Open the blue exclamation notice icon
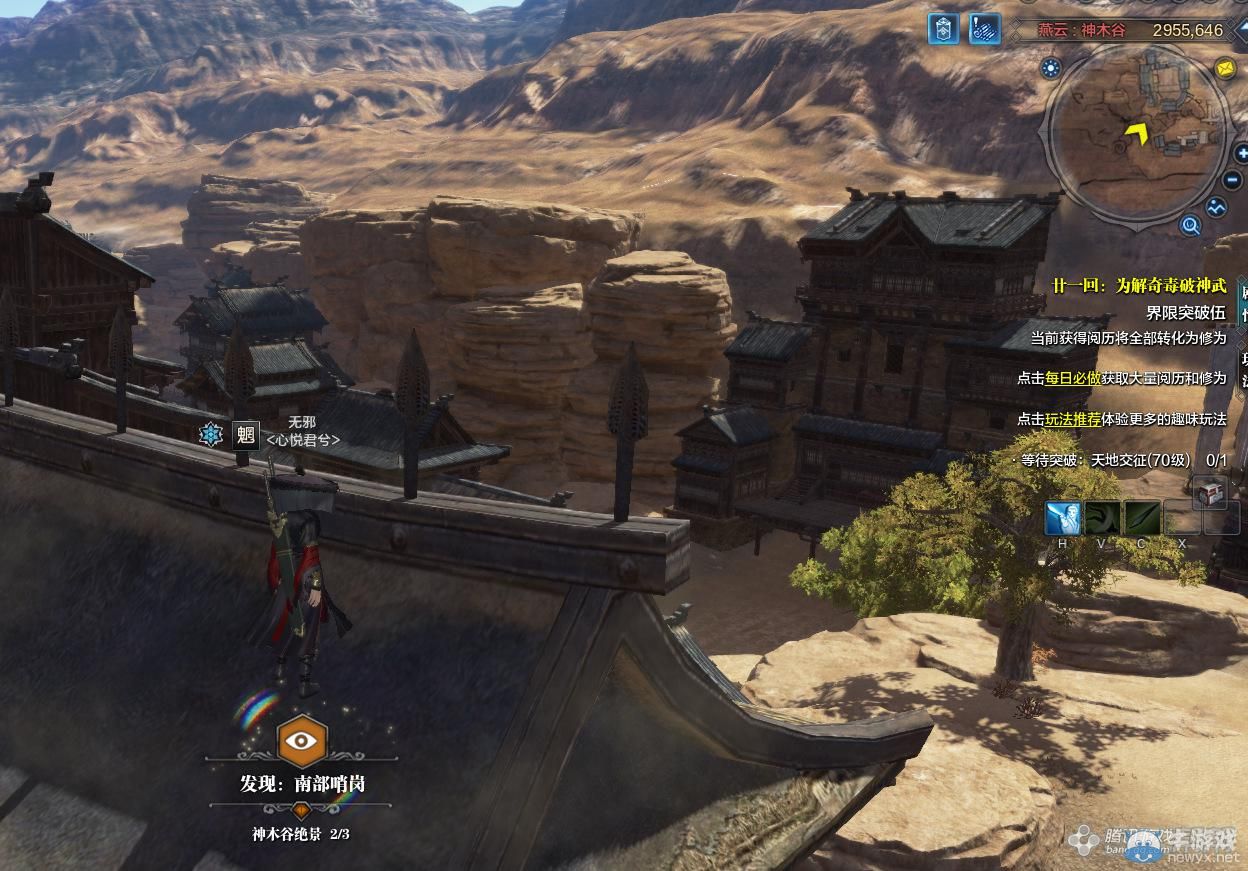Screen dimensions: 1248x871 tap(987, 29)
